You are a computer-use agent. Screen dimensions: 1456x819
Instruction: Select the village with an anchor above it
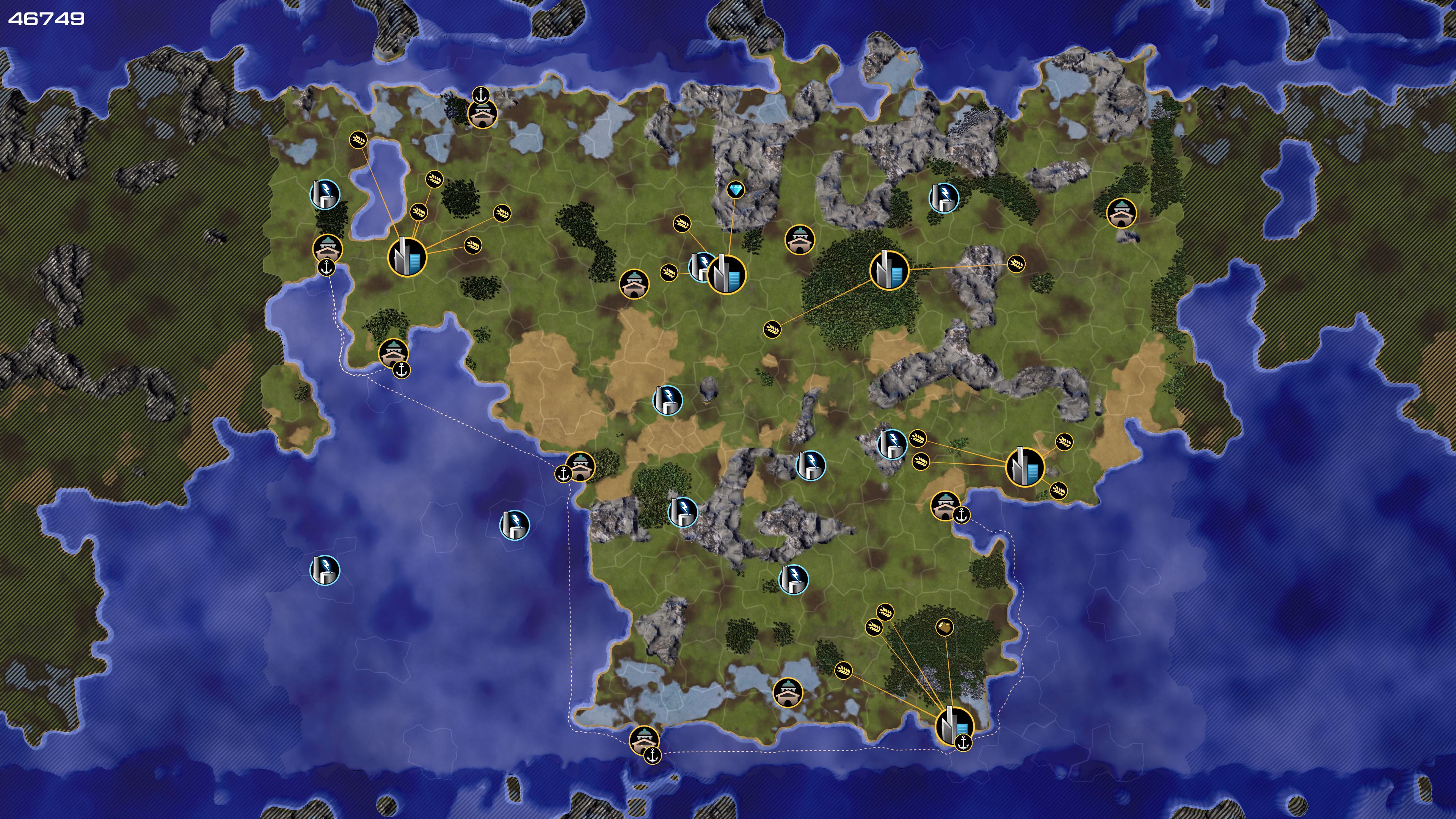tap(482, 114)
